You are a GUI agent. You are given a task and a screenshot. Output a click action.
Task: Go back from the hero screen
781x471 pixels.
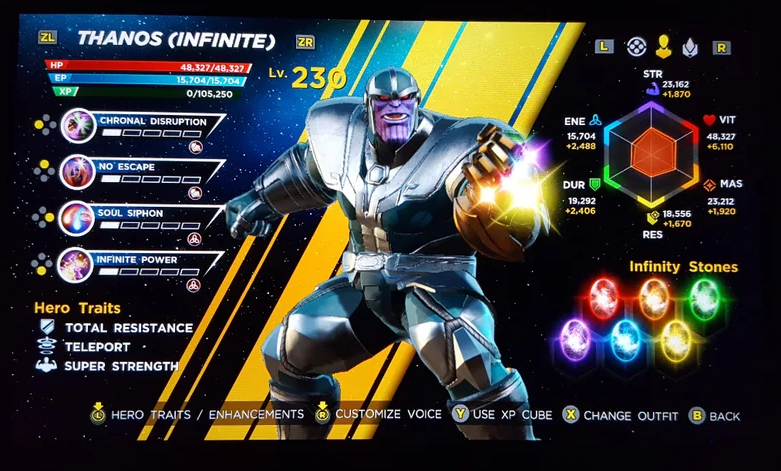pyautogui.click(x=713, y=414)
